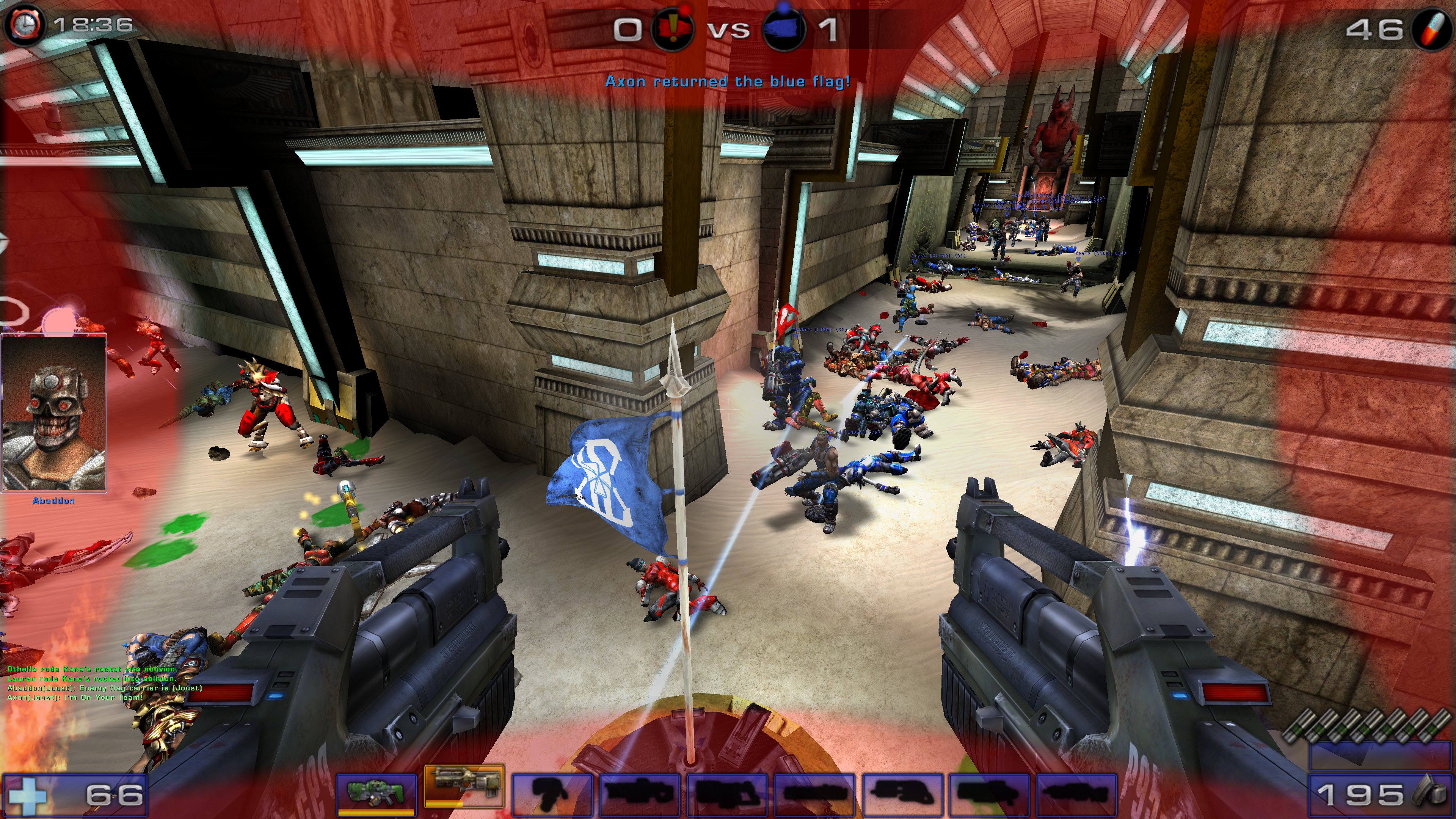This screenshot has width=1456, height=819.
Task: Click the adrenaline pill icon
Action: [1432, 29]
